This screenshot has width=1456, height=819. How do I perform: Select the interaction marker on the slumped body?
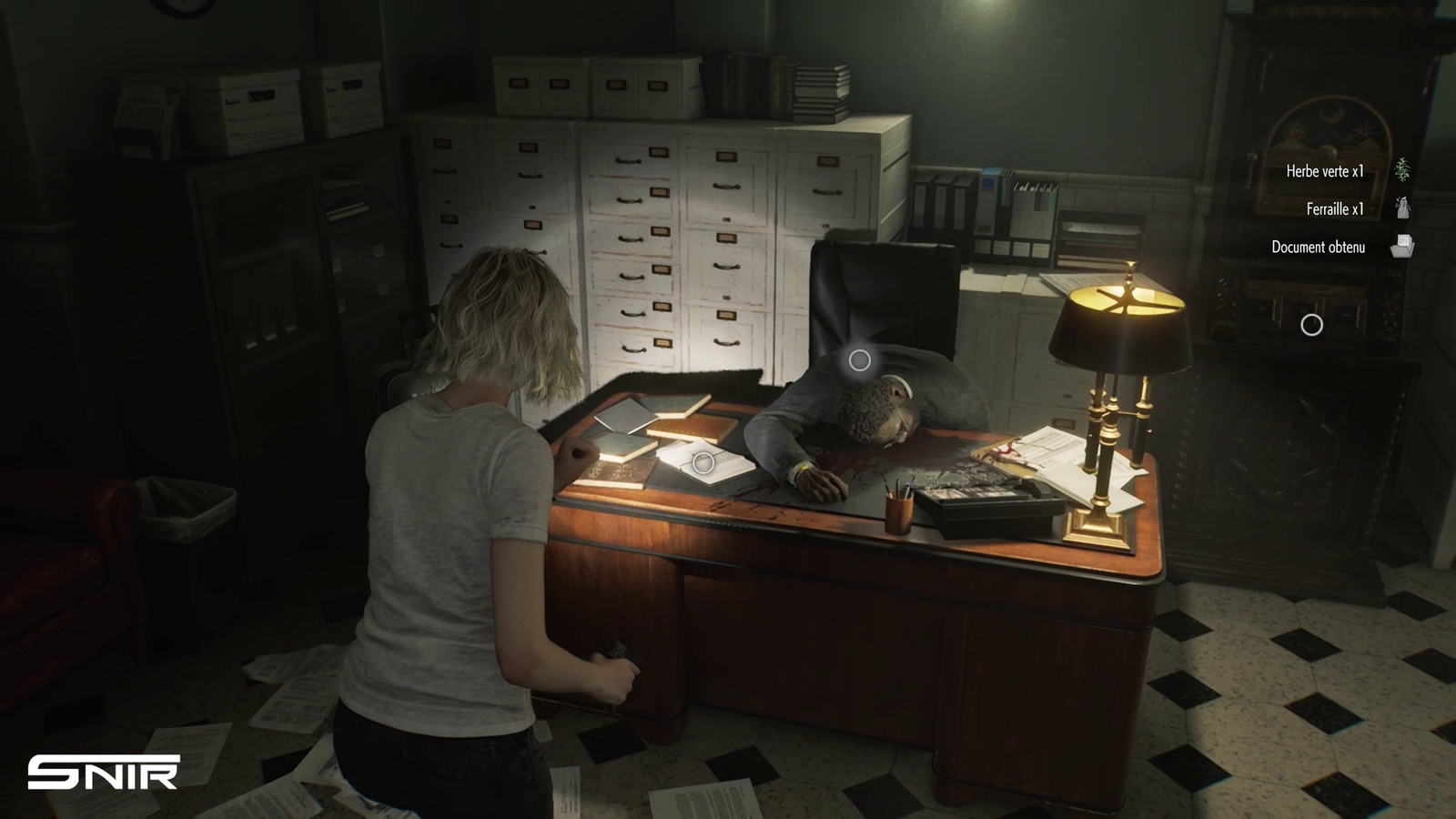tap(859, 360)
